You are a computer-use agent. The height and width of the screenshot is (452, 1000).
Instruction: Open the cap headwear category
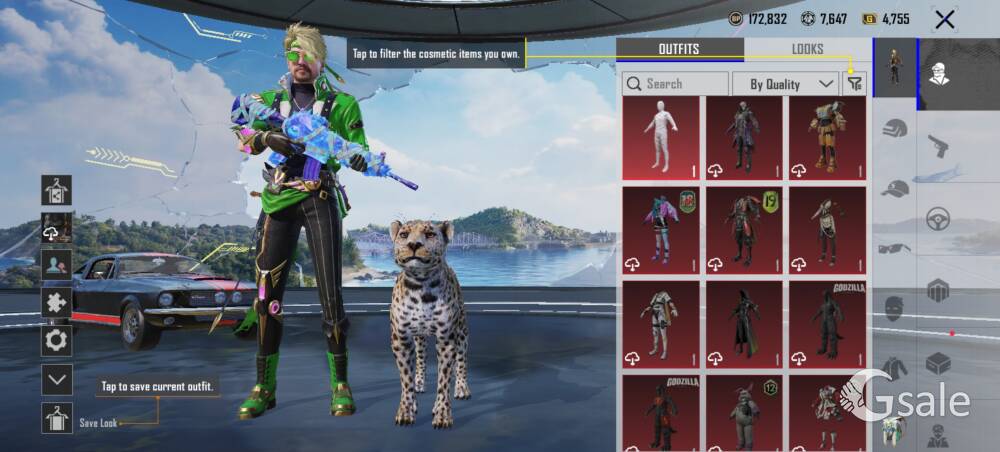895,188
